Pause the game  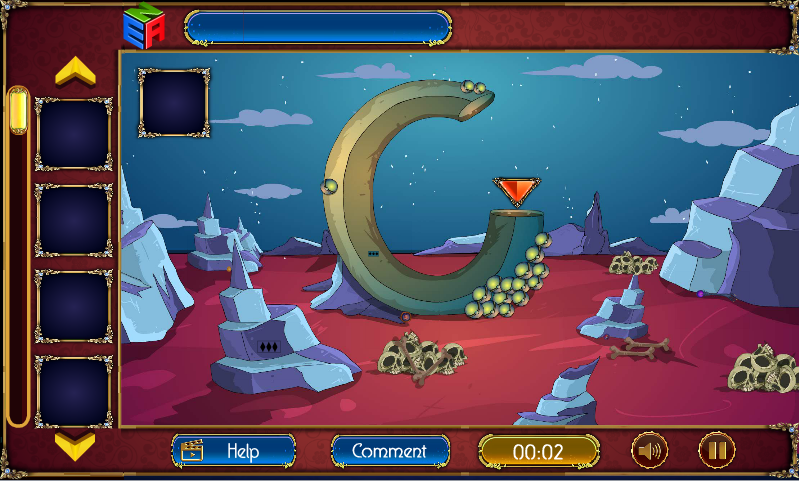716,451
